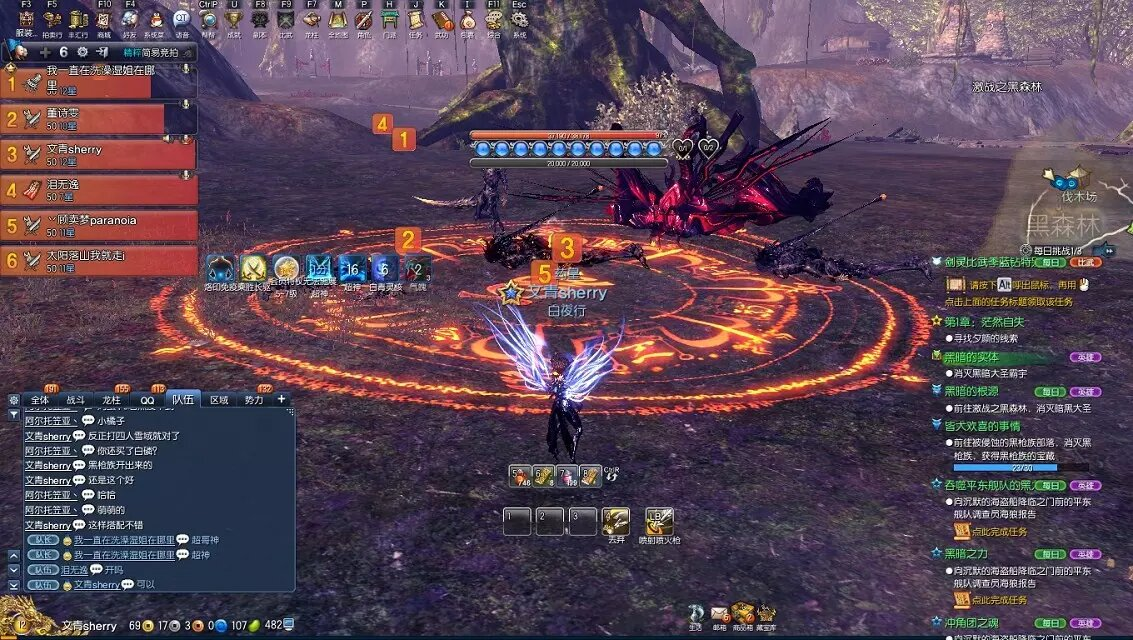This screenshot has width=1133, height=640.
Task: Open the 藏宝库 treasure vault icon
Action: pos(766,613)
